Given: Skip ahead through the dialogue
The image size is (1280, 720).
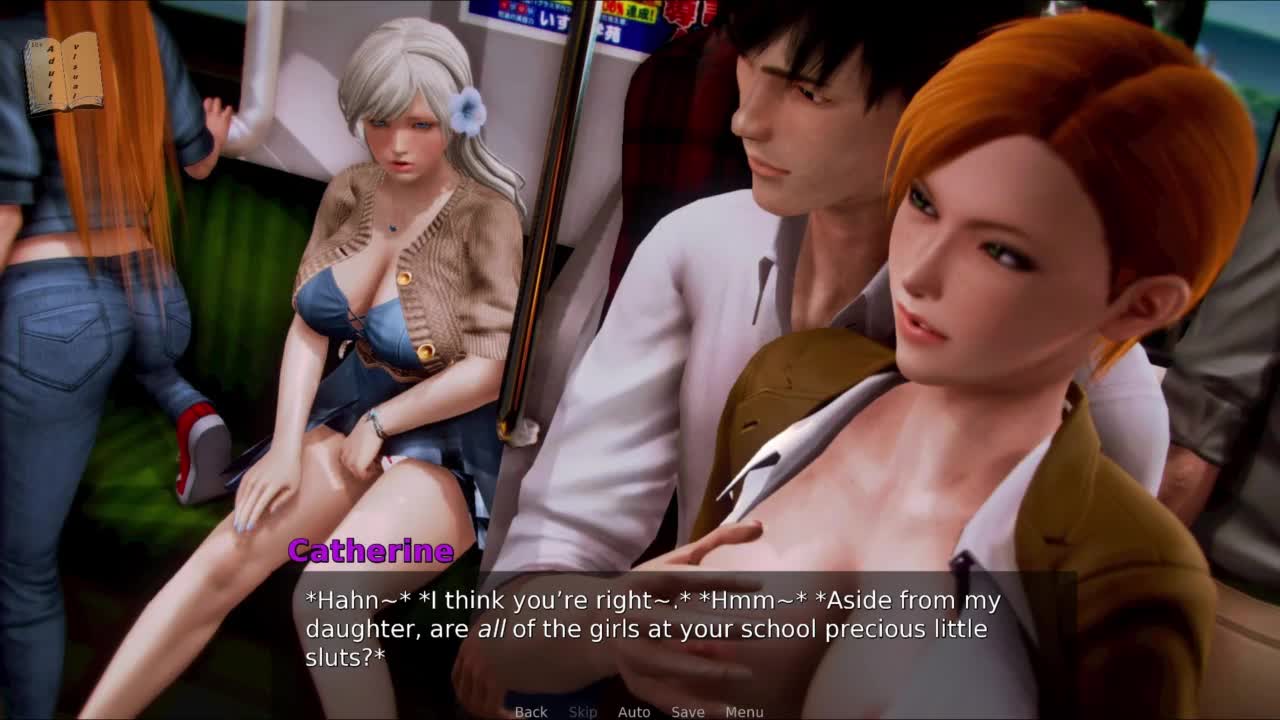Looking at the screenshot, I should coord(583,712).
